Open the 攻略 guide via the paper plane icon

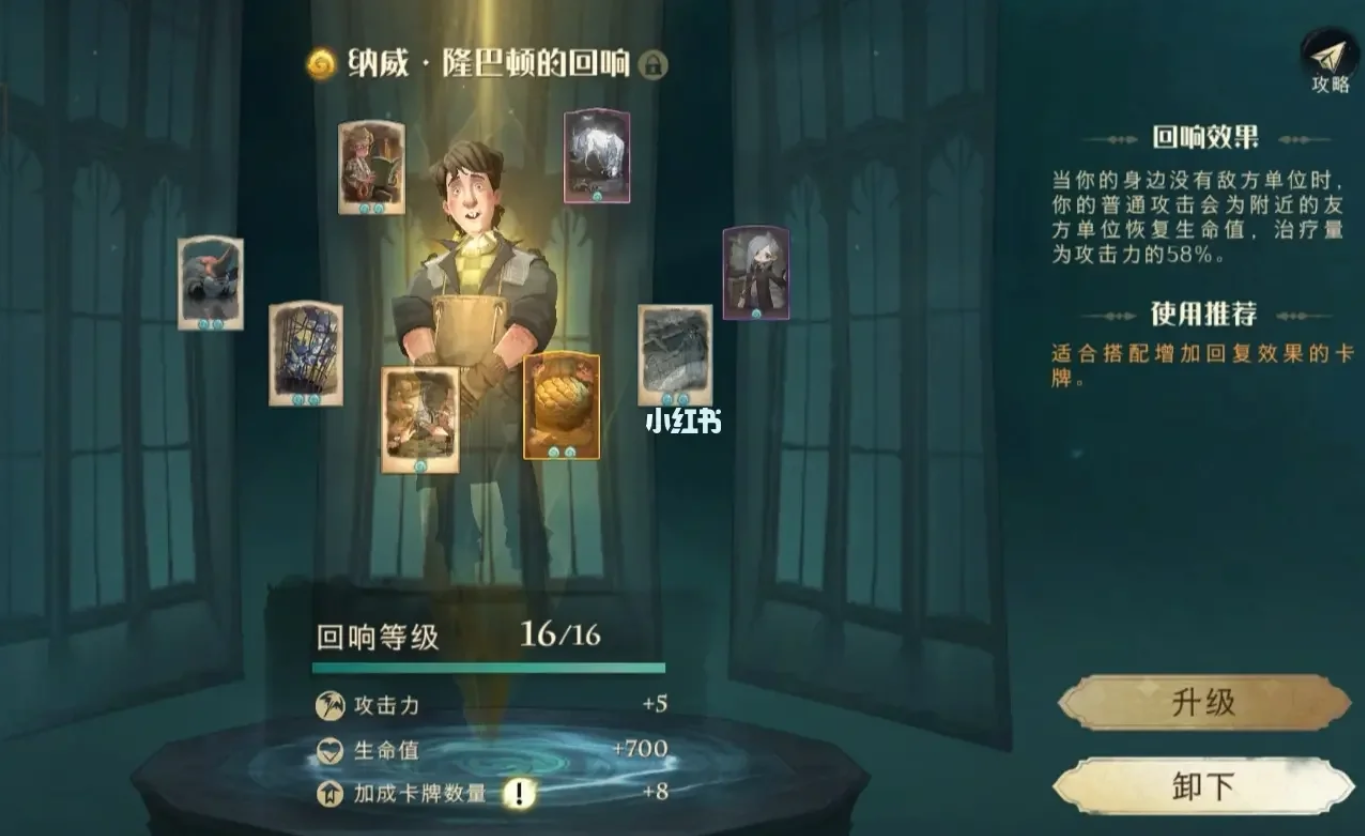(x=1326, y=55)
